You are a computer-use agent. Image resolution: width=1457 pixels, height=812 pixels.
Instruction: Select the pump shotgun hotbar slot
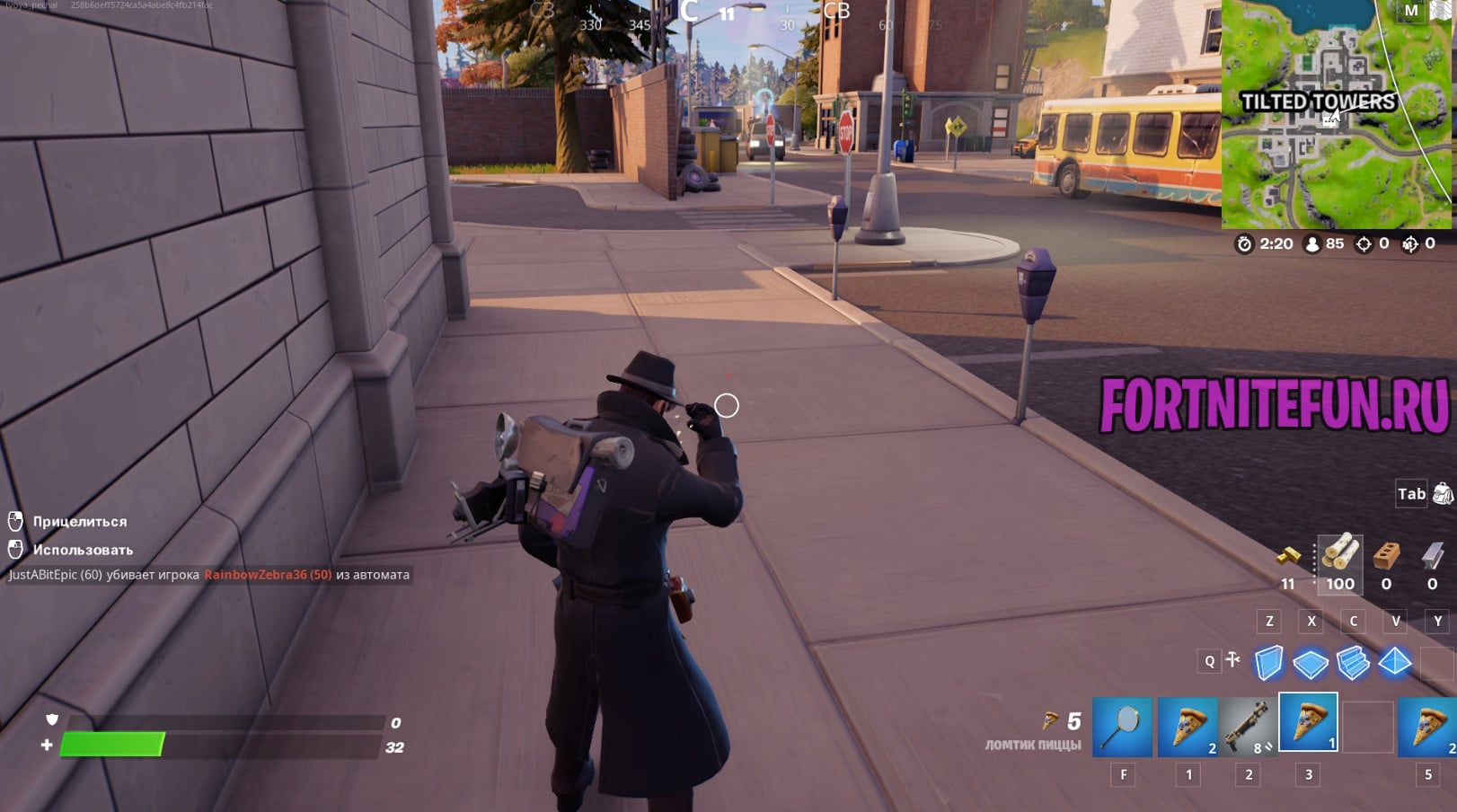[x=1248, y=726]
